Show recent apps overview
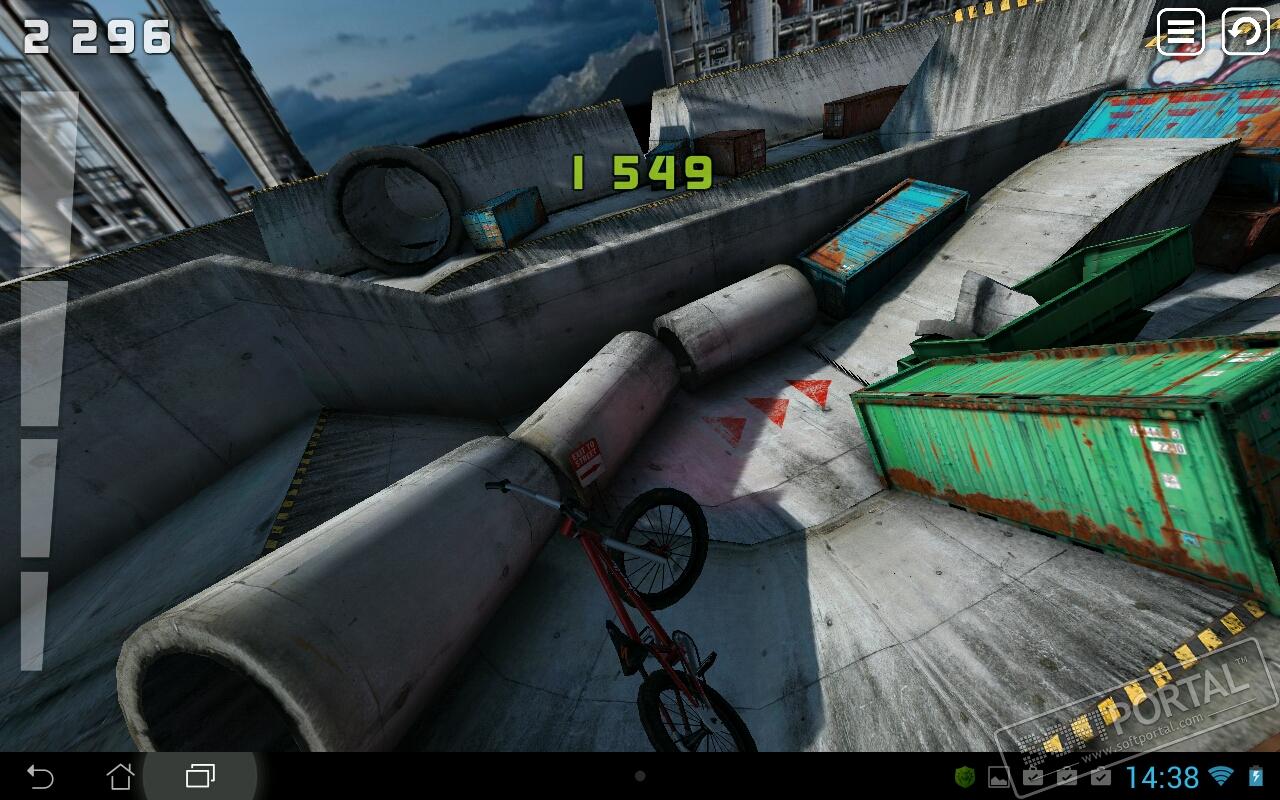Viewport: 1280px width, 800px height. click(x=200, y=776)
